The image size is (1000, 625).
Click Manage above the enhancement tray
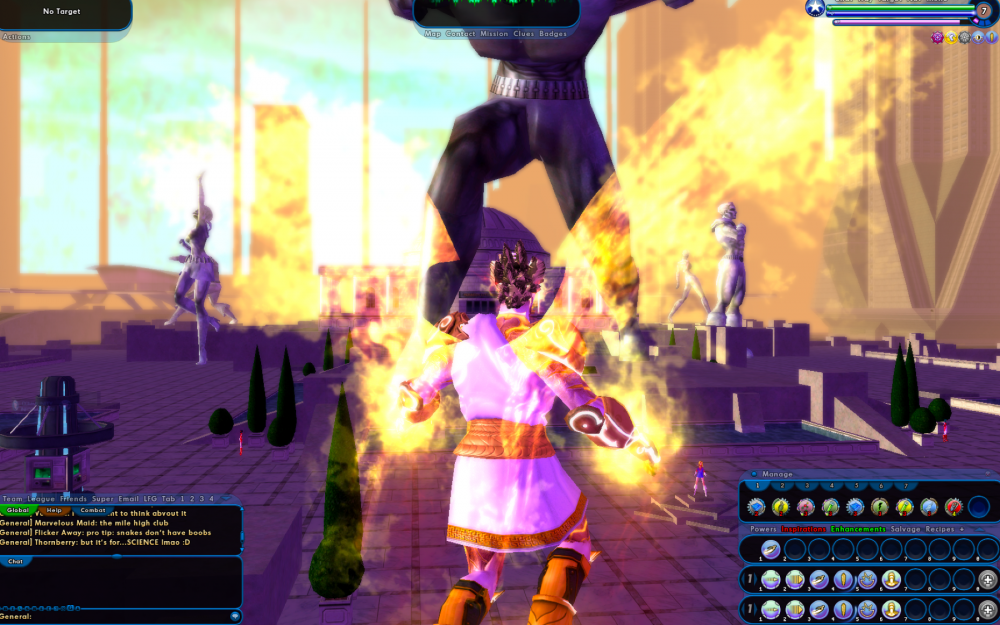[777, 474]
